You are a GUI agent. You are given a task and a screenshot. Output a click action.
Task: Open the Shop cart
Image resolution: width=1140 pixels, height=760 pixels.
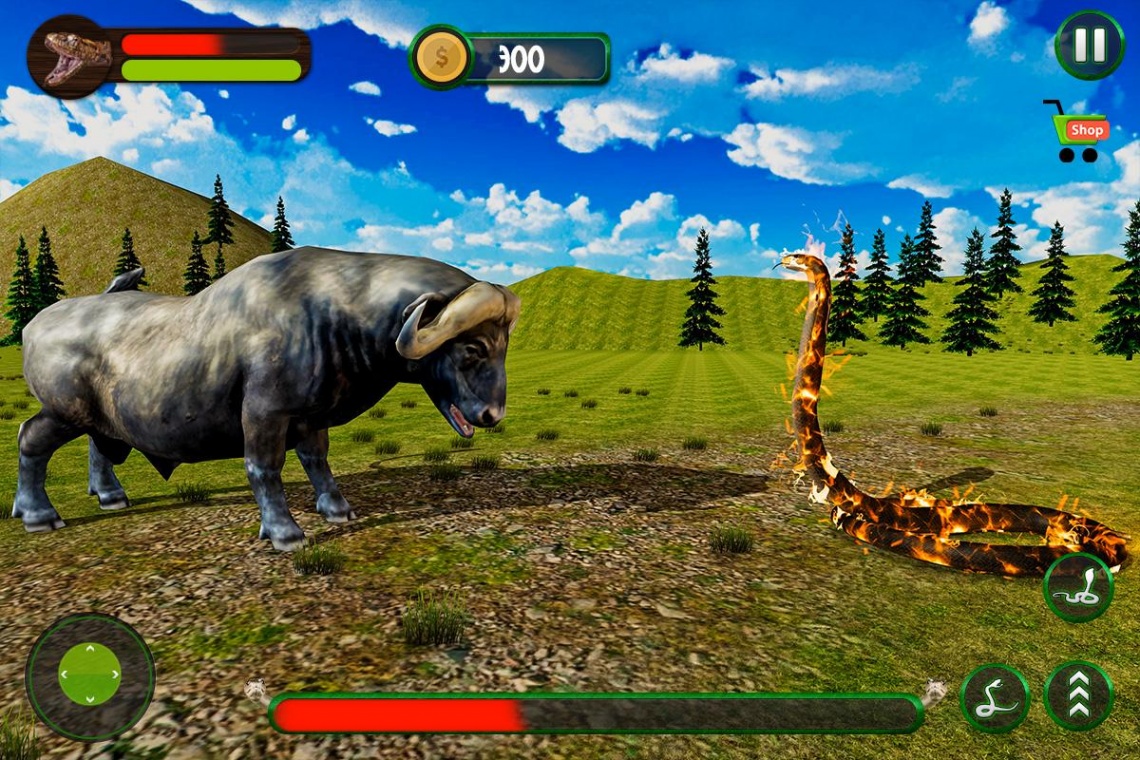click(1078, 131)
